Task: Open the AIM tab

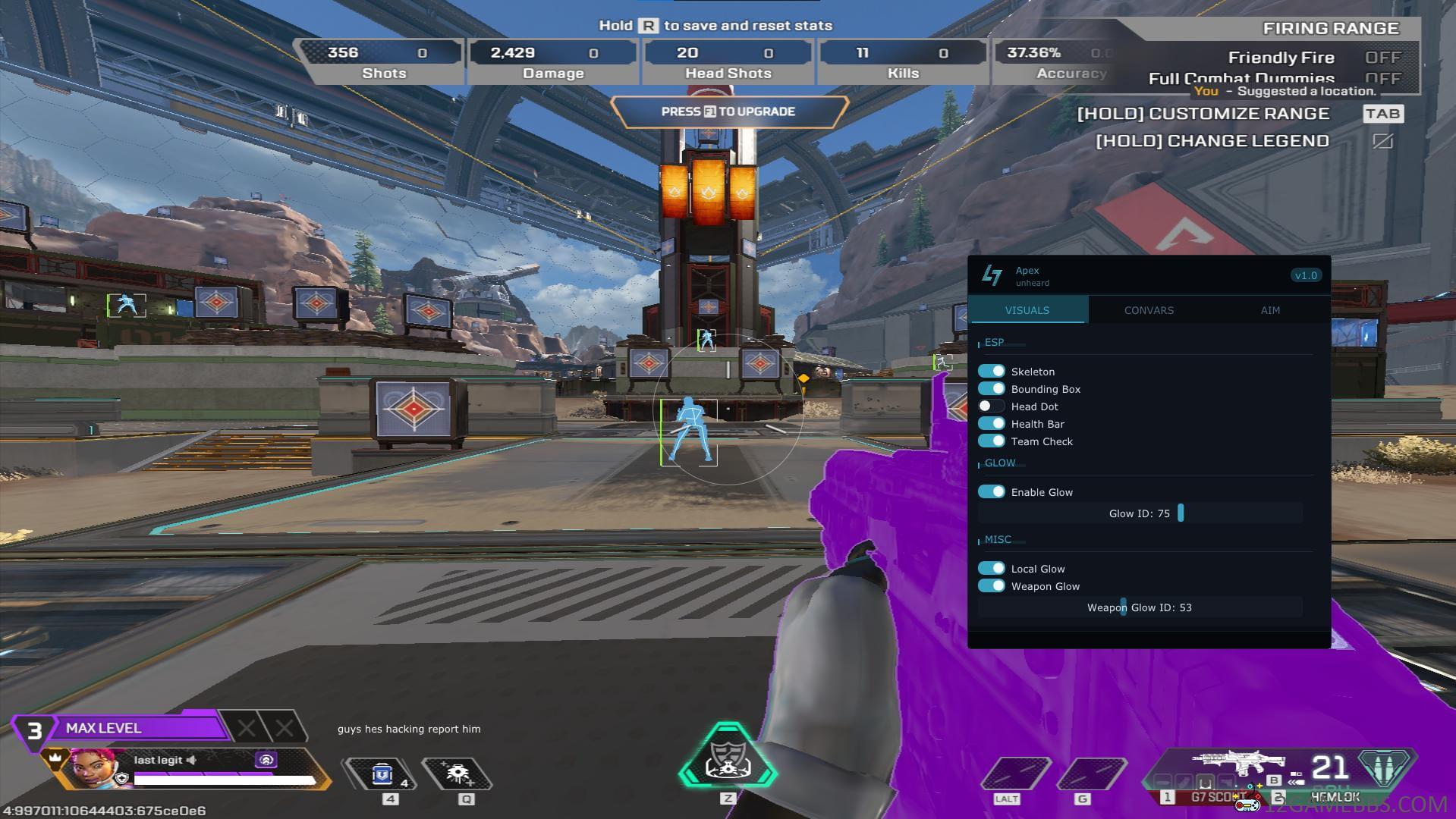Action: tap(1270, 310)
